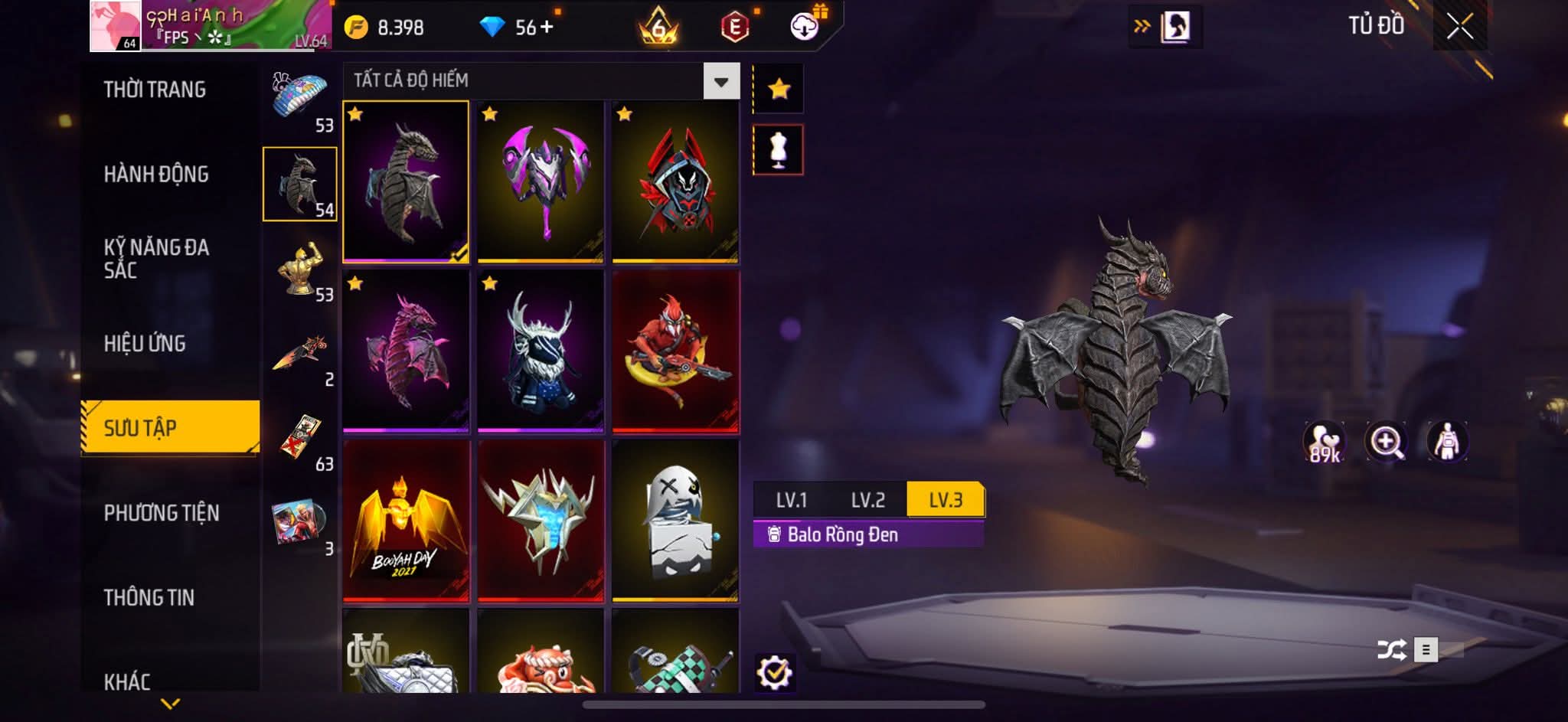The image size is (1568, 722).
Task: Pick the antlered dark creature backpack
Action: (x=541, y=351)
